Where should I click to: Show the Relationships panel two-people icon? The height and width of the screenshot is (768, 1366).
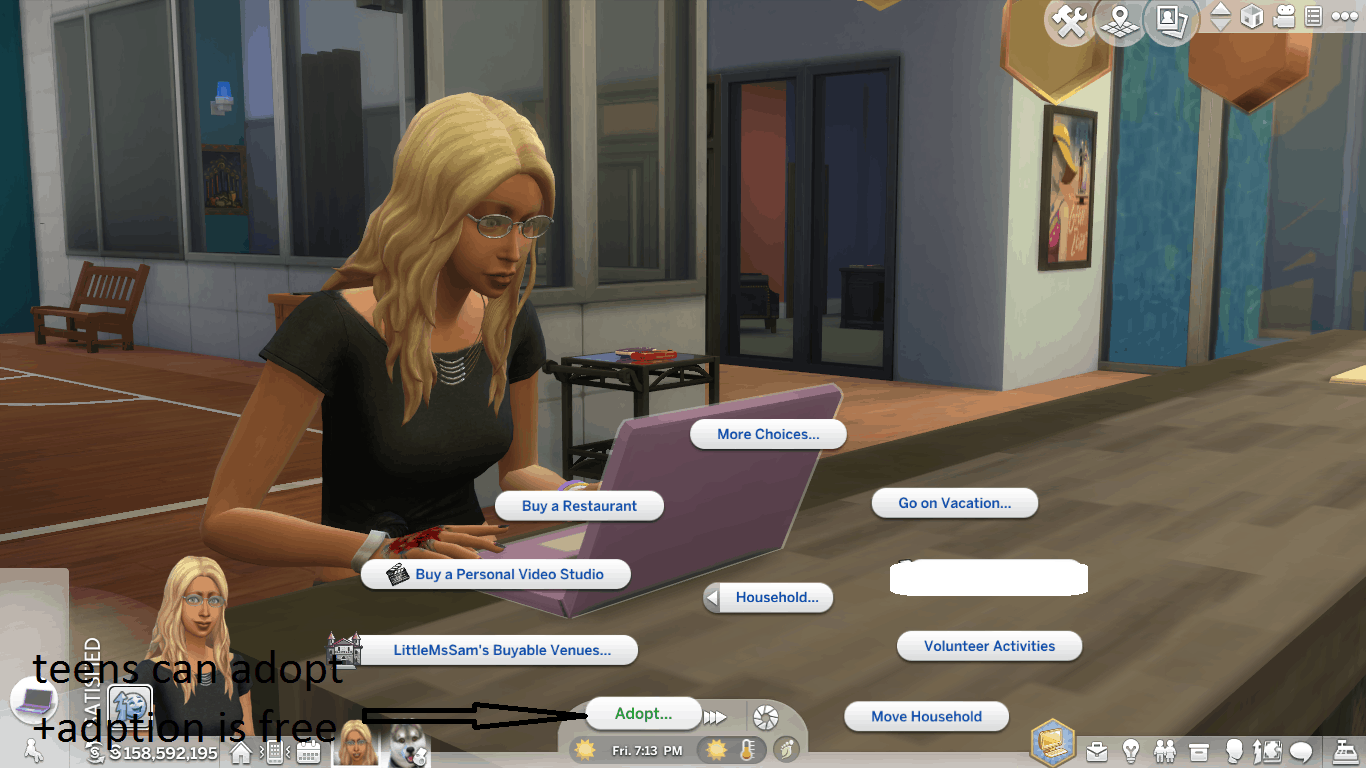click(x=1165, y=750)
